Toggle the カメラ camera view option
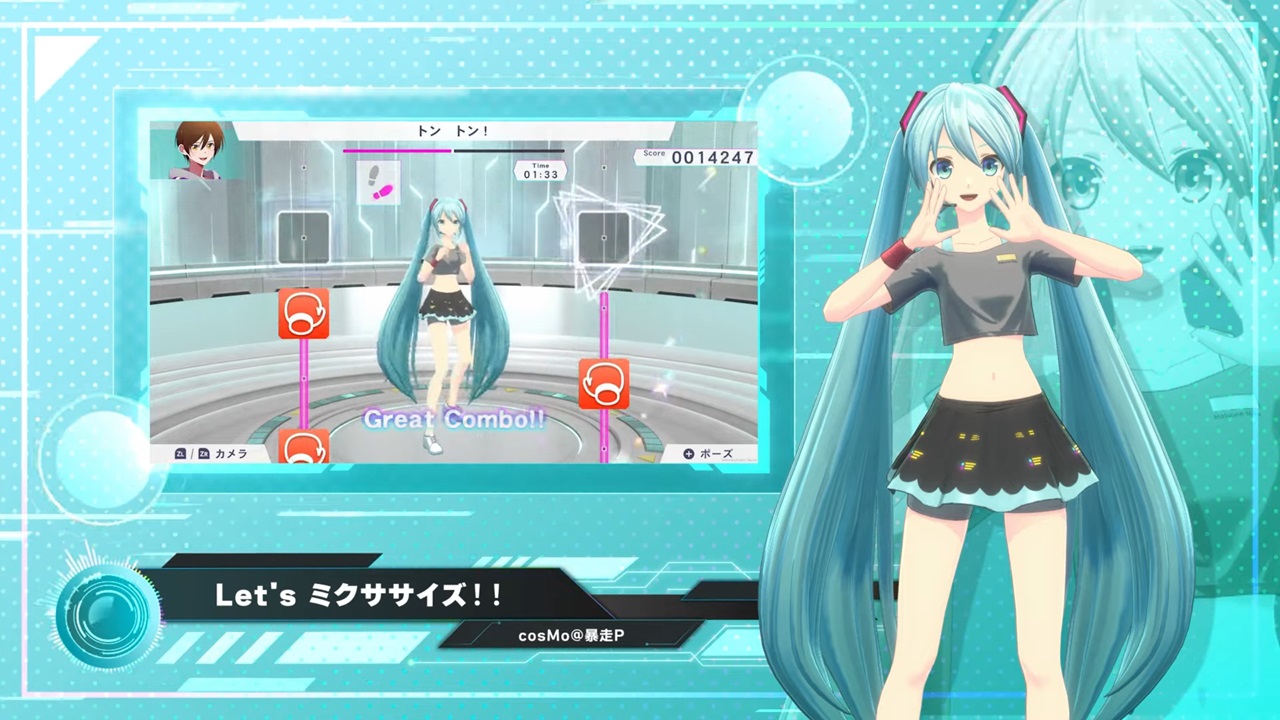The height and width of the screenshot is (720, 1280). 231,453
